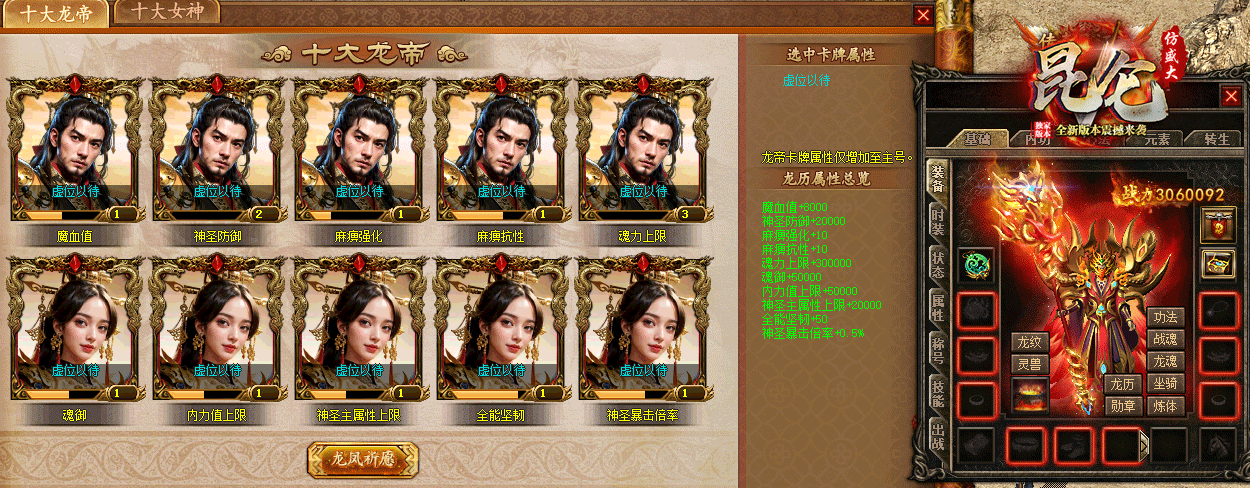Select the 魔血值 dragon emperor card
This screenshot has width=1250, height=488.
(75, 150)
